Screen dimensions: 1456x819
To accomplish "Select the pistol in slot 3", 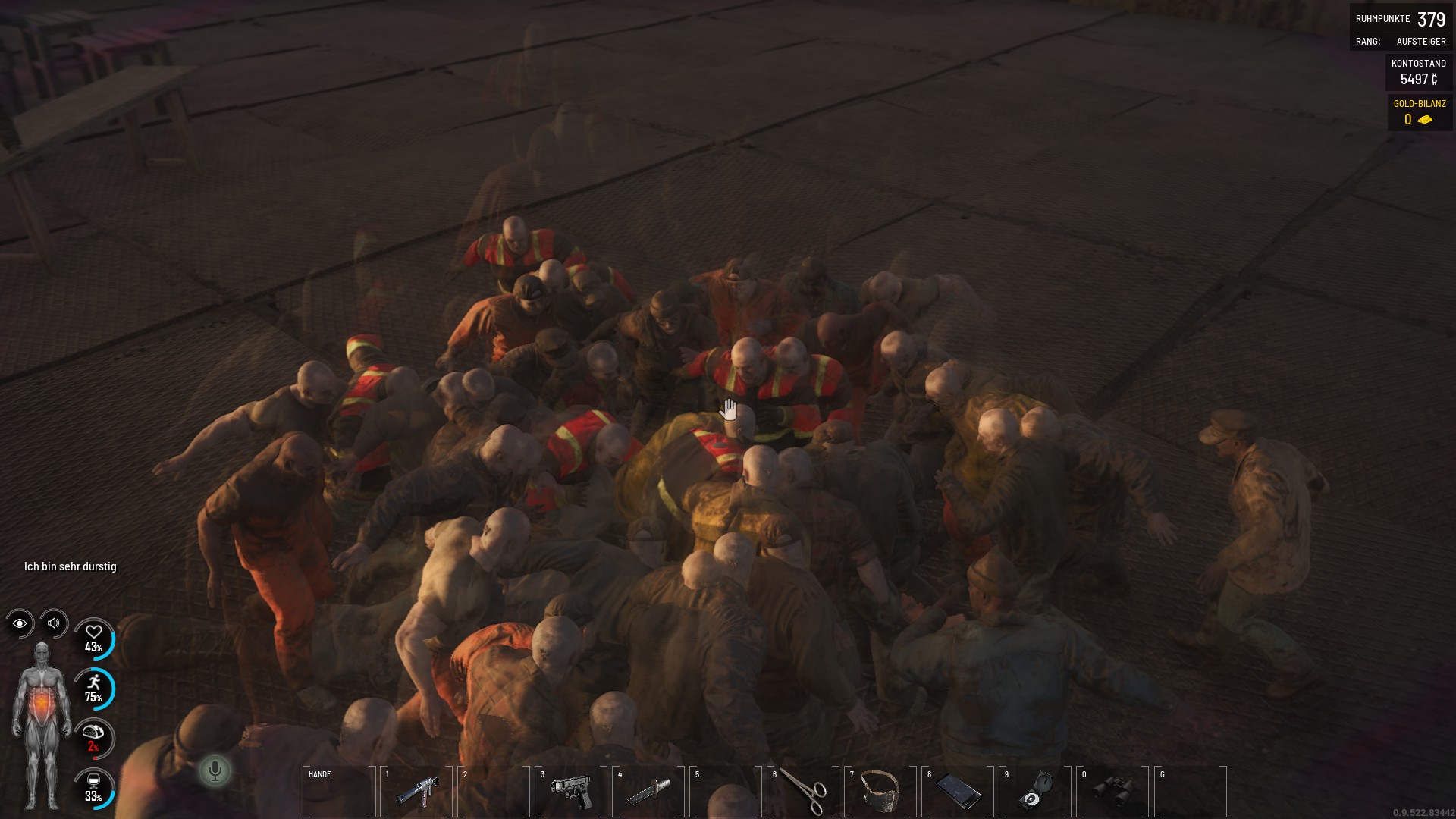I will click(x=571, y=792).
